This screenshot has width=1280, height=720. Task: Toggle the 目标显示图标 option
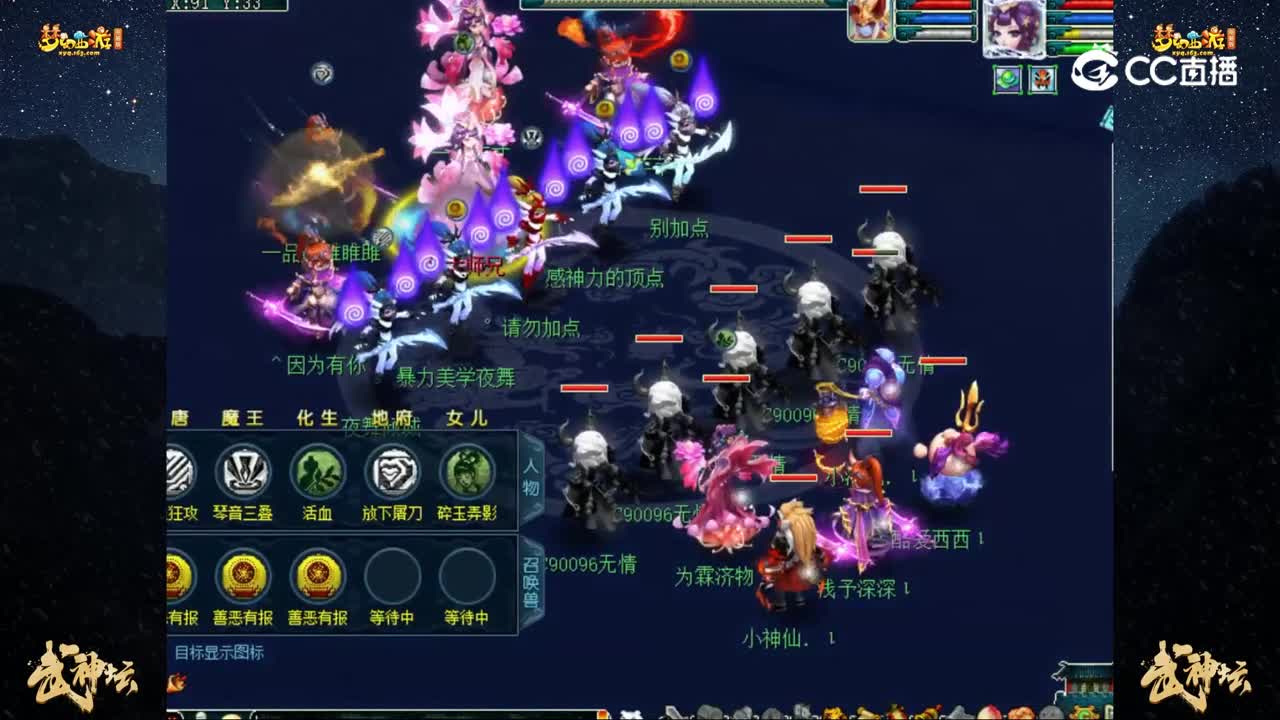[x=222, y=649]
